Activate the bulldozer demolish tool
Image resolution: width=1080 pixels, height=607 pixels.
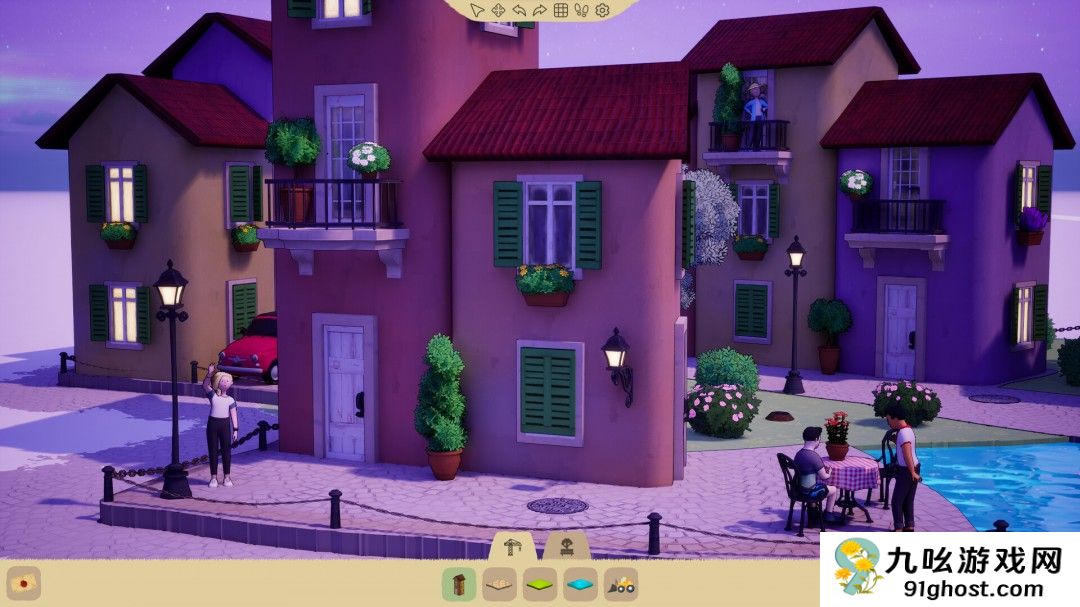(622, 584)
